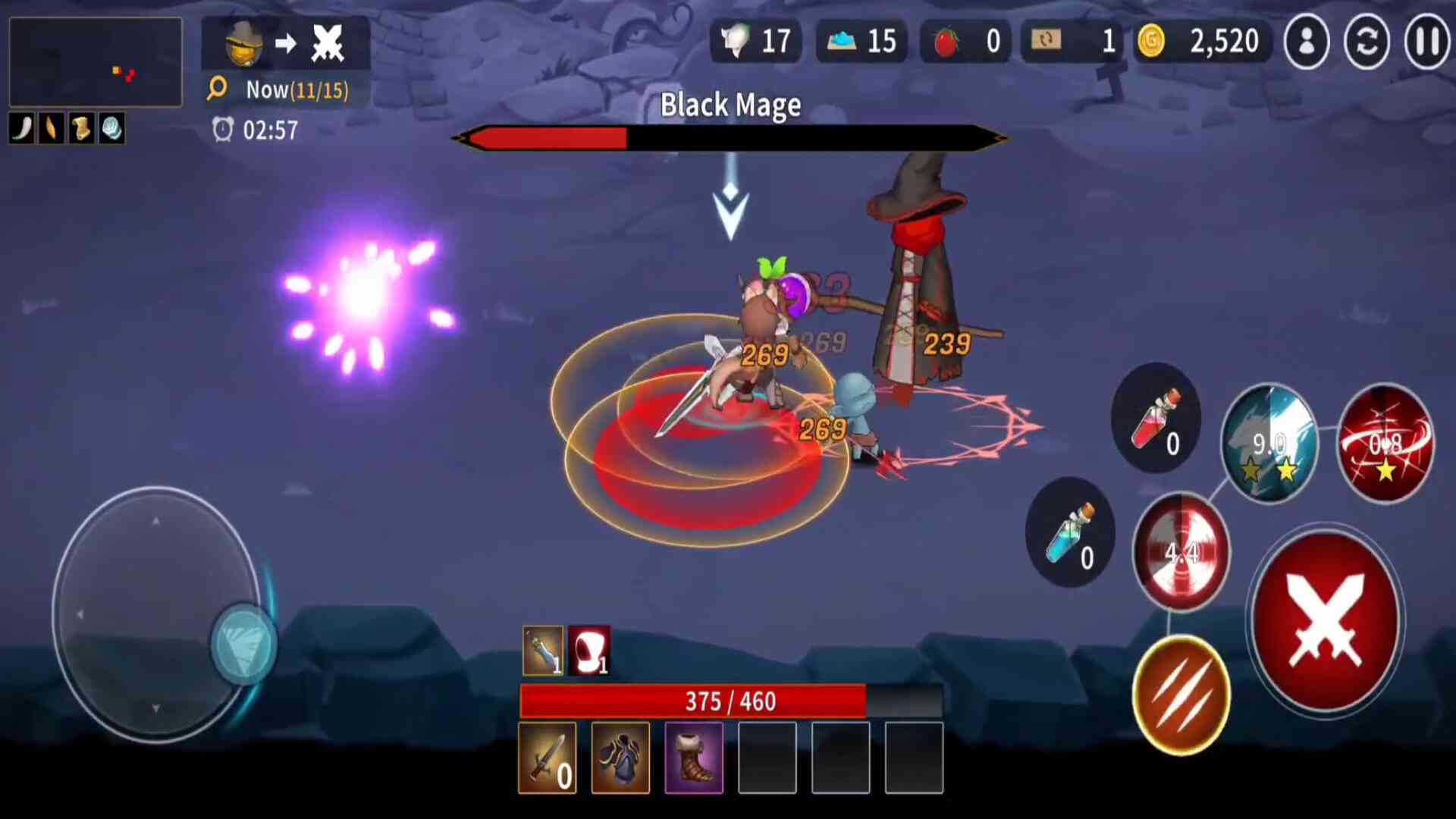Viewport: 1456px width, 819px height.
Task: Cast the red slash skill
Action: [x=1385, y=444]
